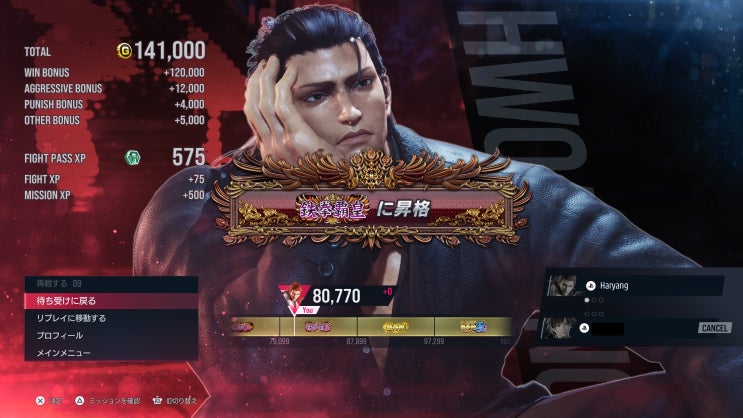Open プロフィール (profile) menu entry

tap(110, 335)
